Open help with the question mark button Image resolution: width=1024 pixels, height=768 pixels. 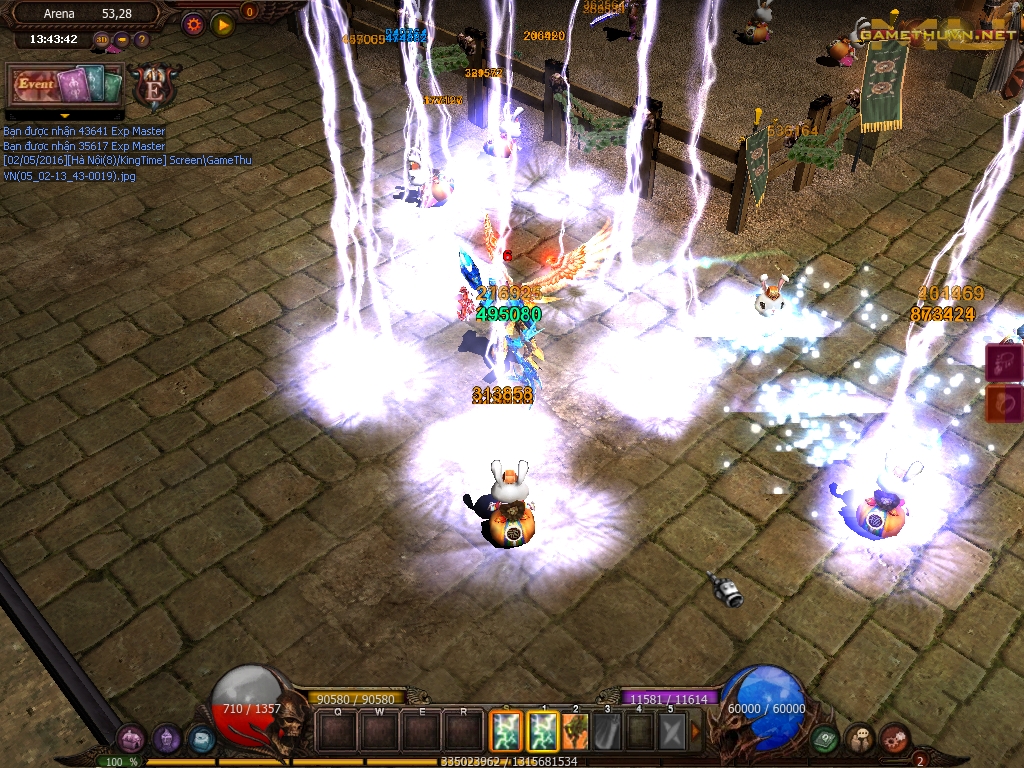(x=141, y=40)
